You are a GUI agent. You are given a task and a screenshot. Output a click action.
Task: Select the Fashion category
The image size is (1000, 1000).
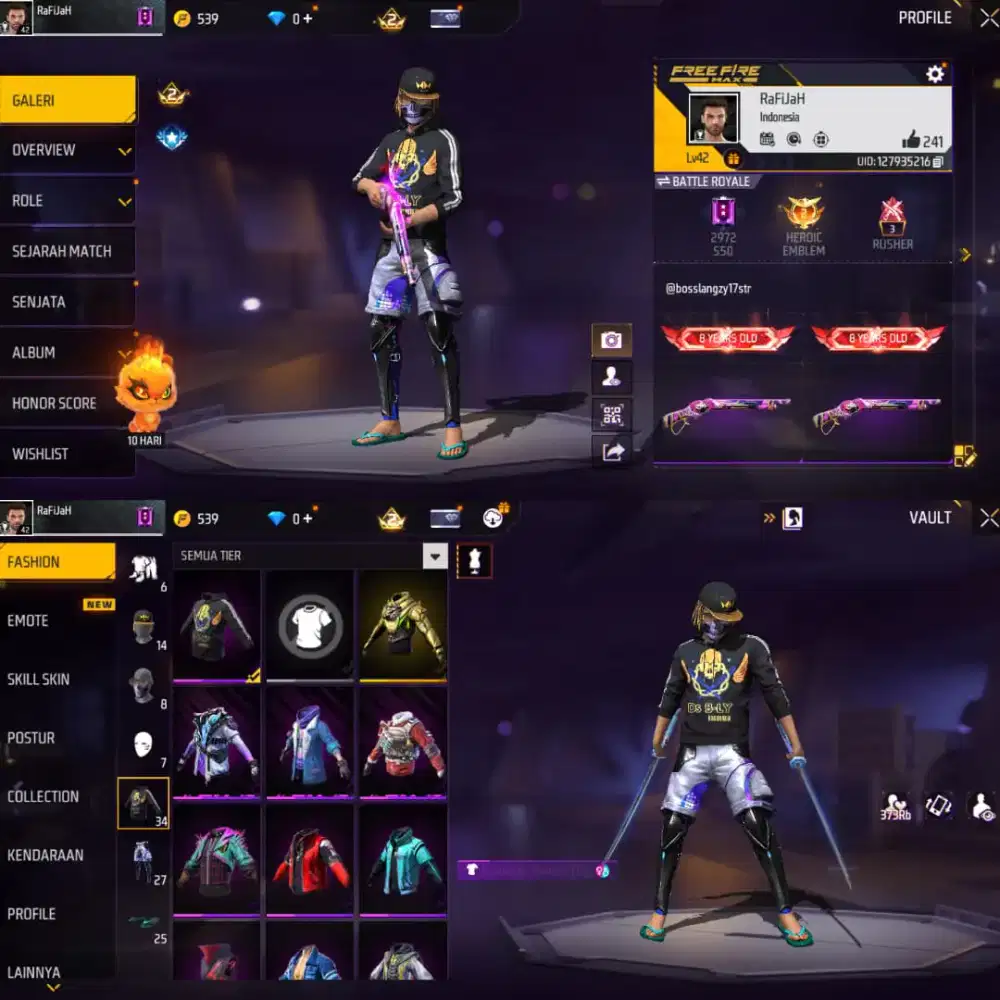pyautogui.click(x=57, y=562)
